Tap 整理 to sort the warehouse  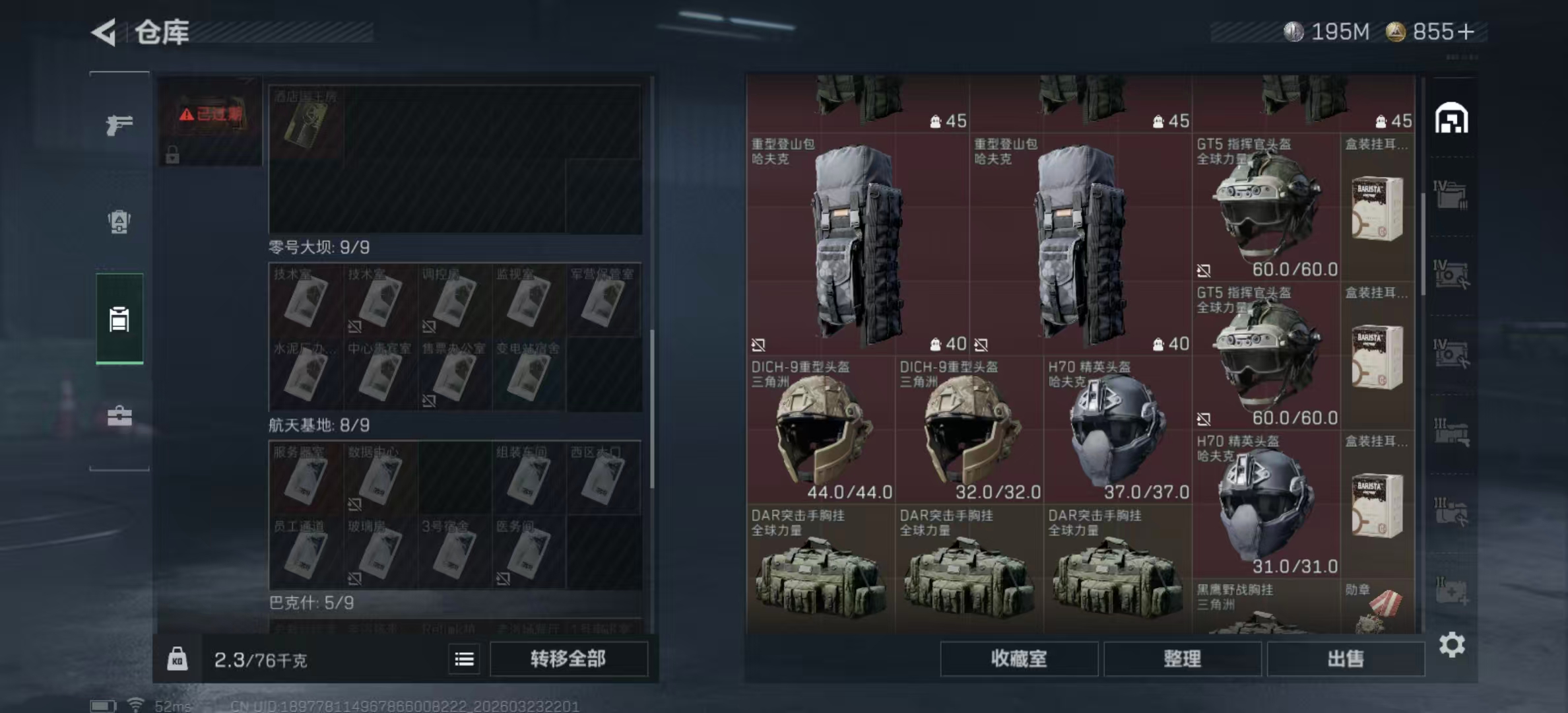point(1182,658)
